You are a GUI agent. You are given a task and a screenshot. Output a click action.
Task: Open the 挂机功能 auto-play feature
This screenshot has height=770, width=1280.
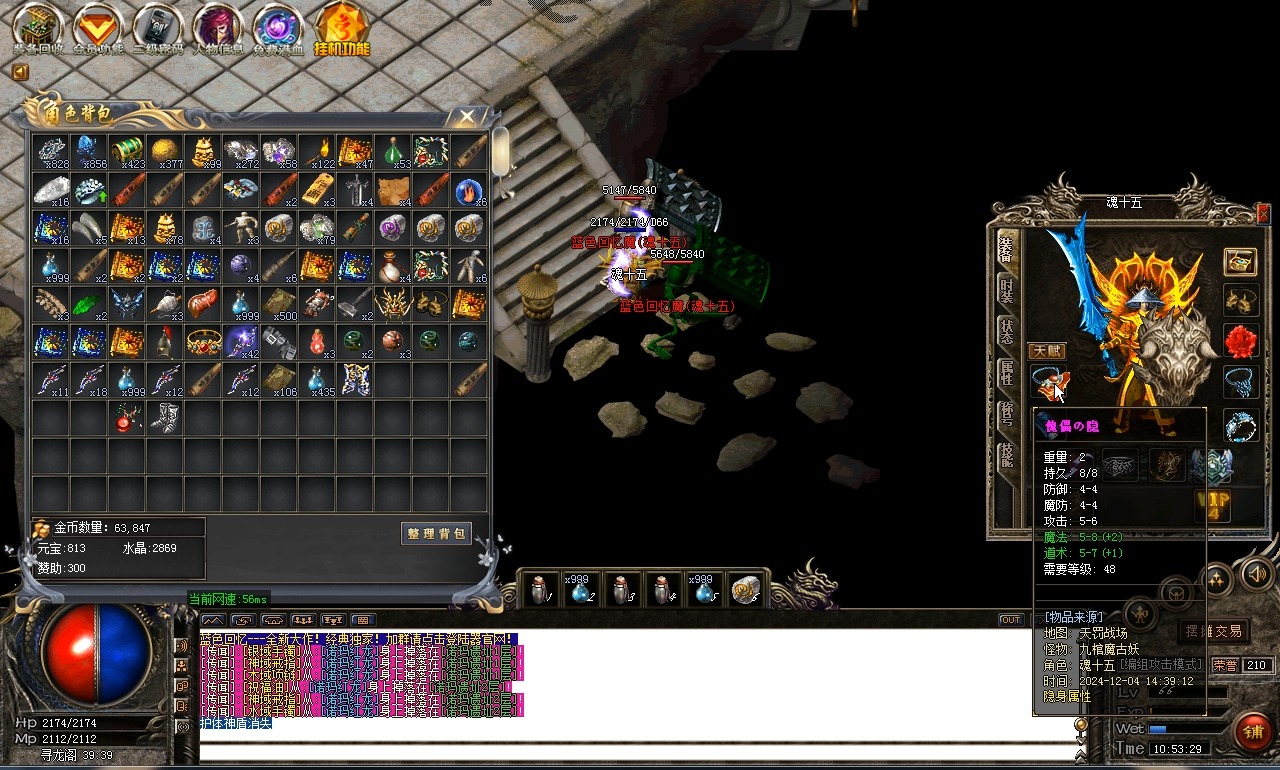(x=341, y=27)
